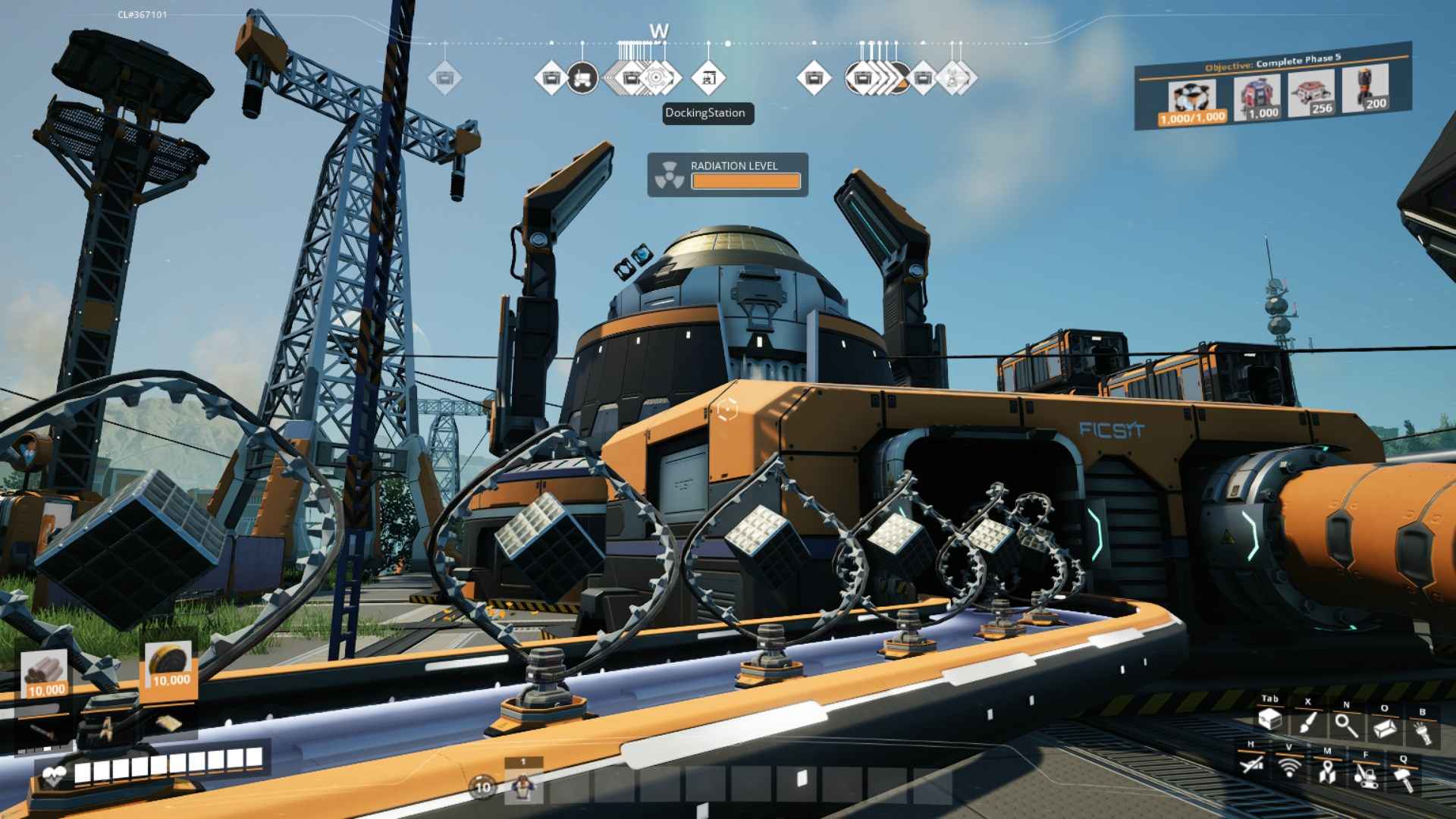Viewport: 1456px width, 819px height.
Task: Open the inventory crate icon
Action: [x=1269, y=720]
